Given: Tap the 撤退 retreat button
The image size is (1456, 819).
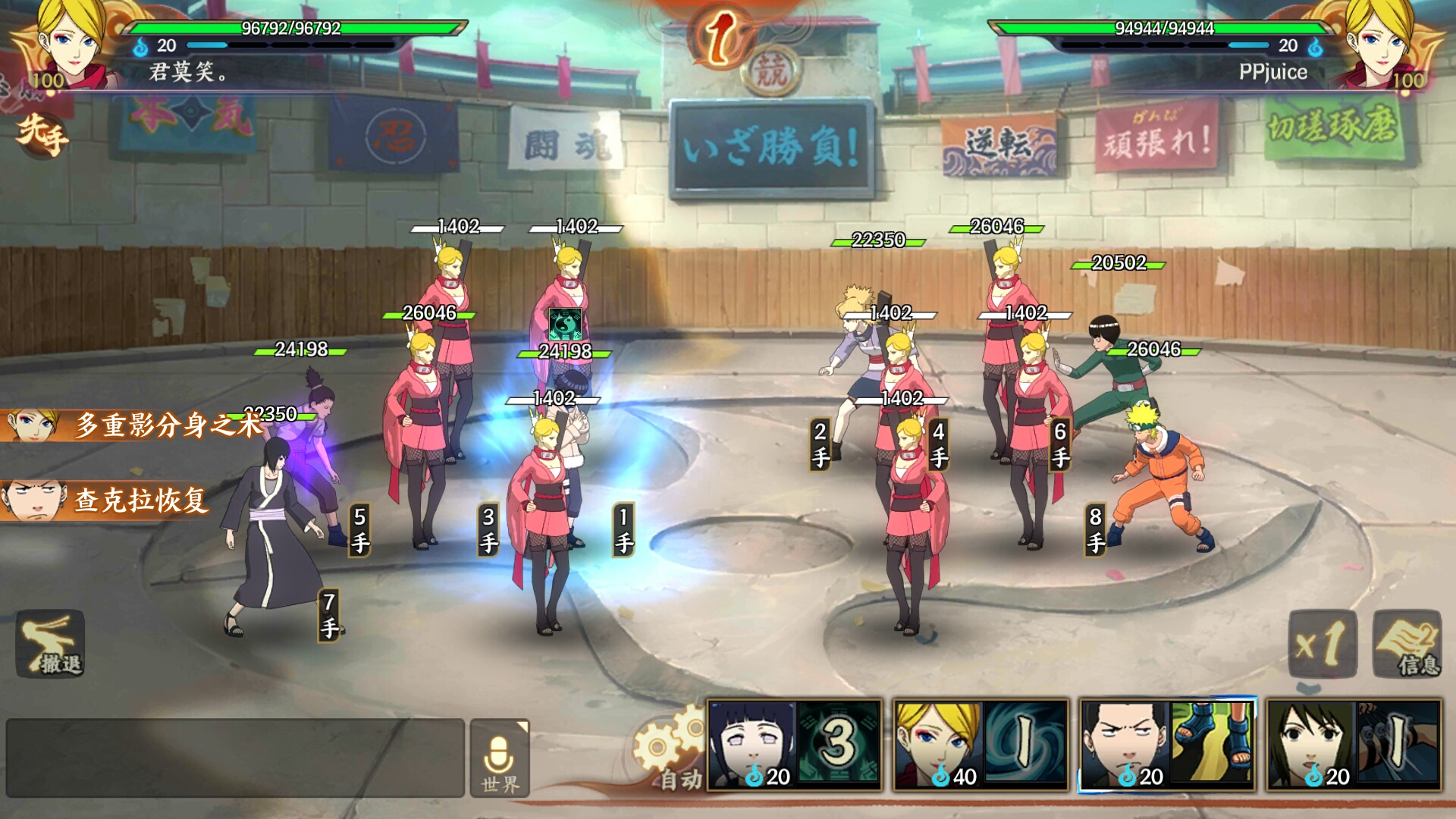Looking at the screenshot, I should pyautogui.click(x=50, y=644).
